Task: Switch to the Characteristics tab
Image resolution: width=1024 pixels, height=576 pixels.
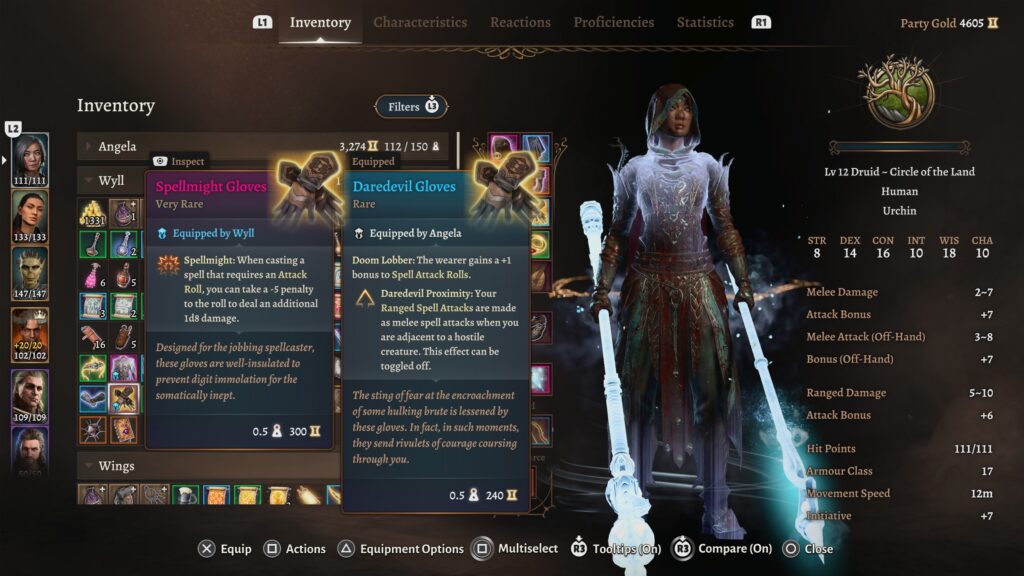Action: 420,22
